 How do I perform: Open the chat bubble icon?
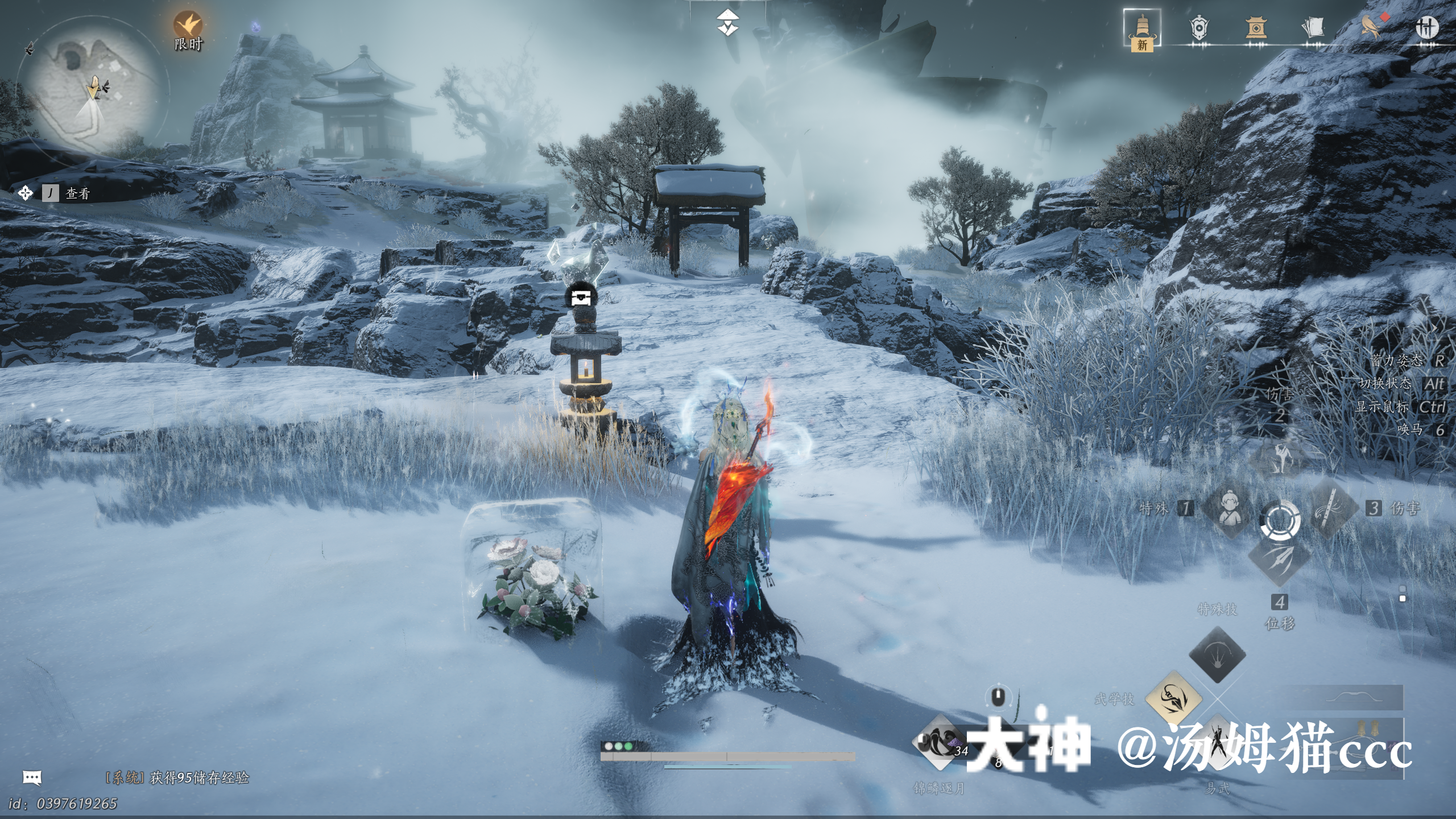pyautogui.click(x=32, y=777)
